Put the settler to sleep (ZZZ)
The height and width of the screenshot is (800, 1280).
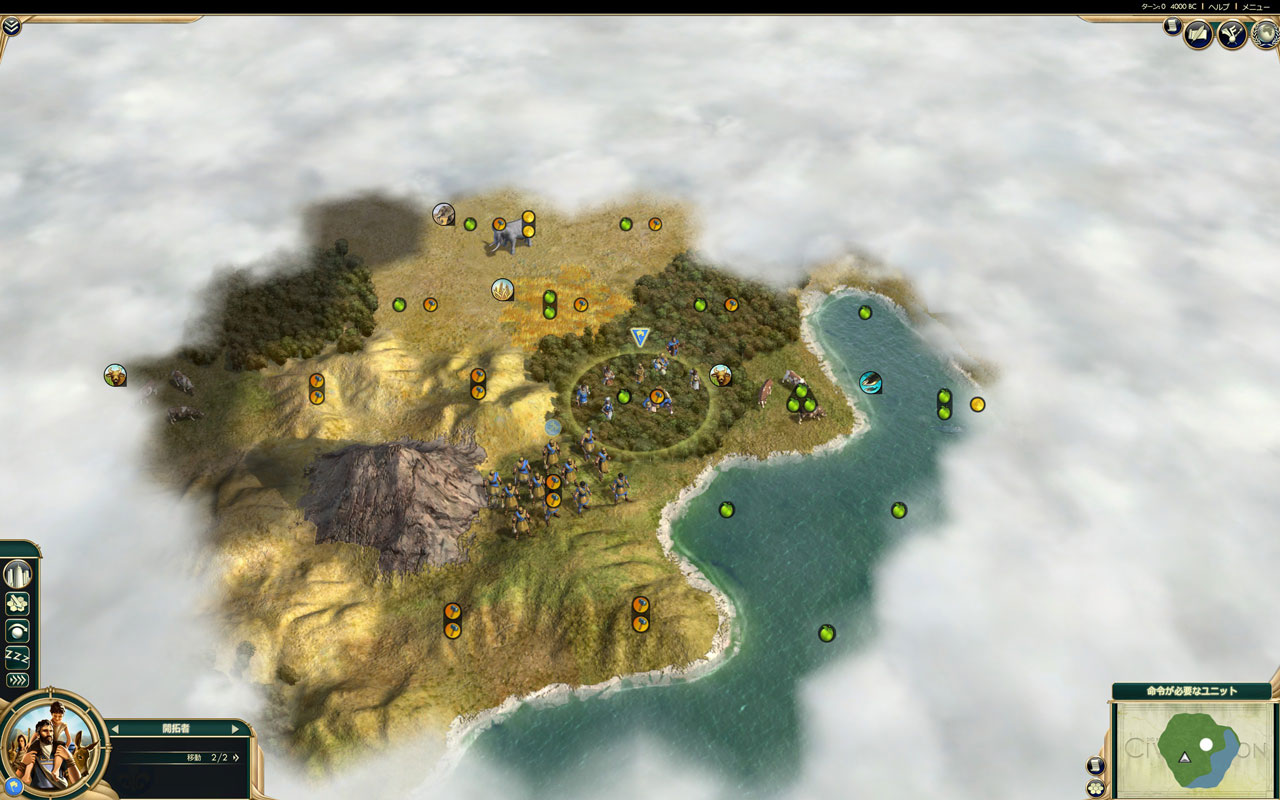(17, 656)
